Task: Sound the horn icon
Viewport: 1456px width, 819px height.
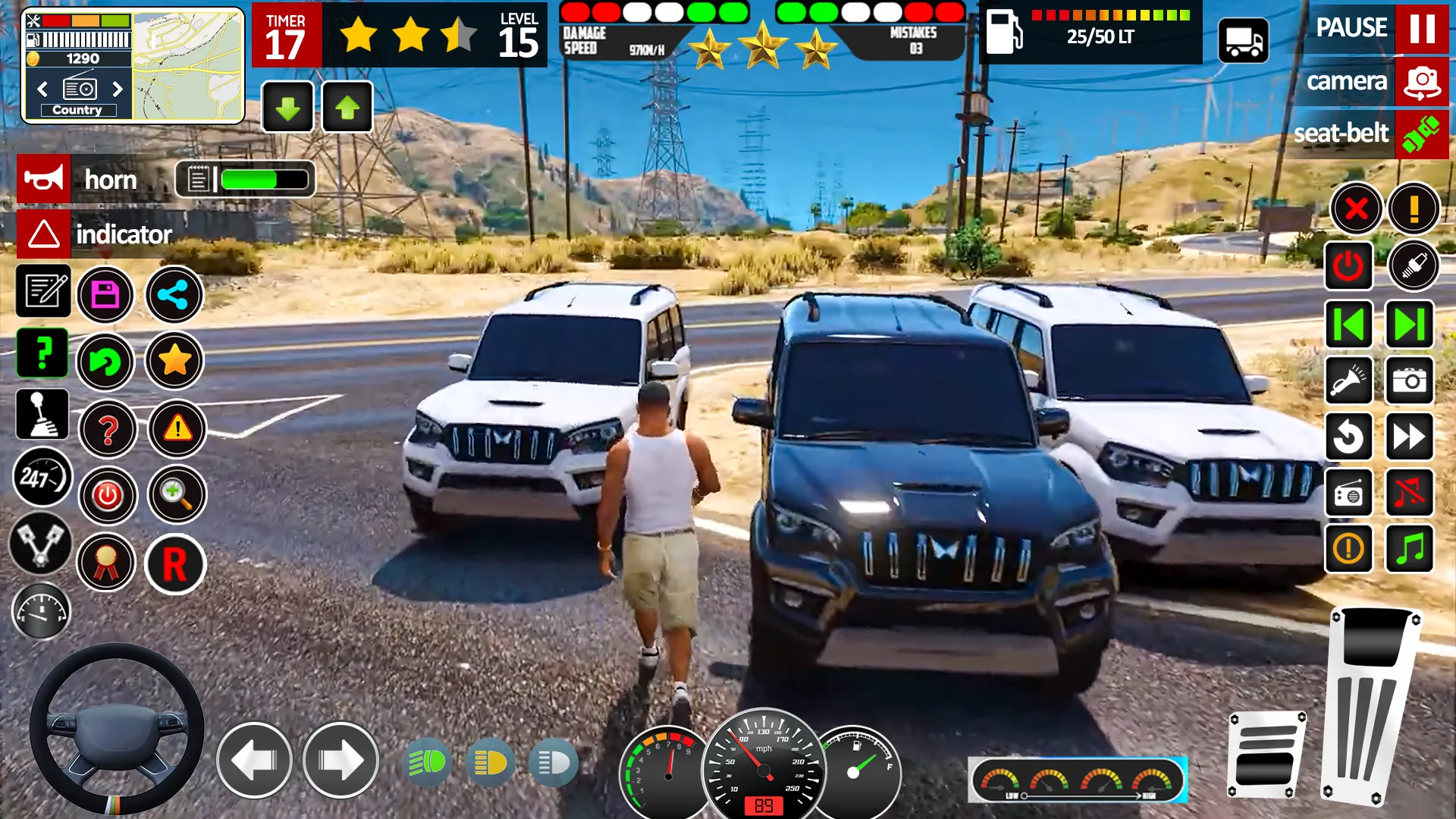Action: (x=42, y=179)
